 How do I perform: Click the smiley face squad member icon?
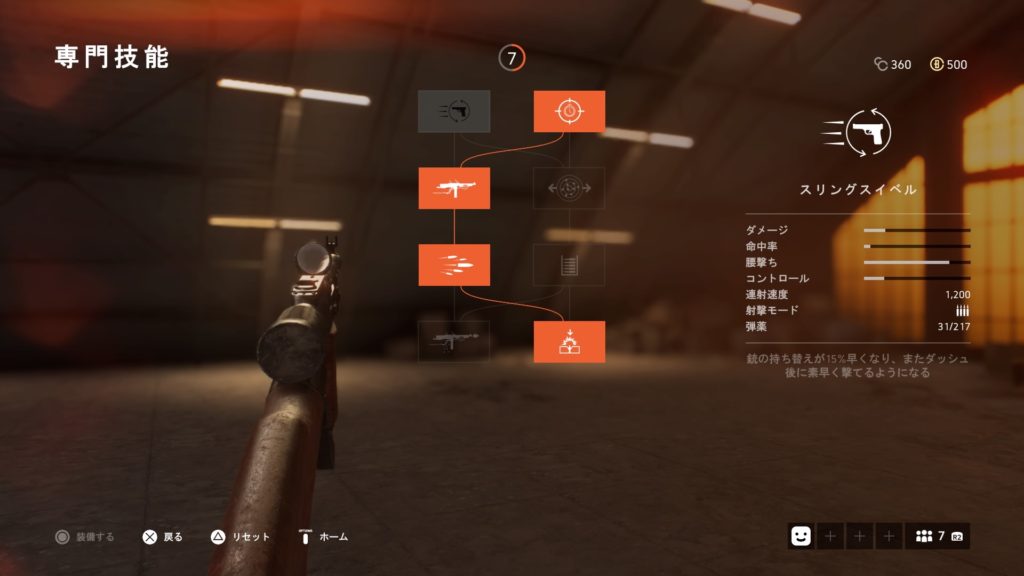pyautogui.click(x=800, y=536)
